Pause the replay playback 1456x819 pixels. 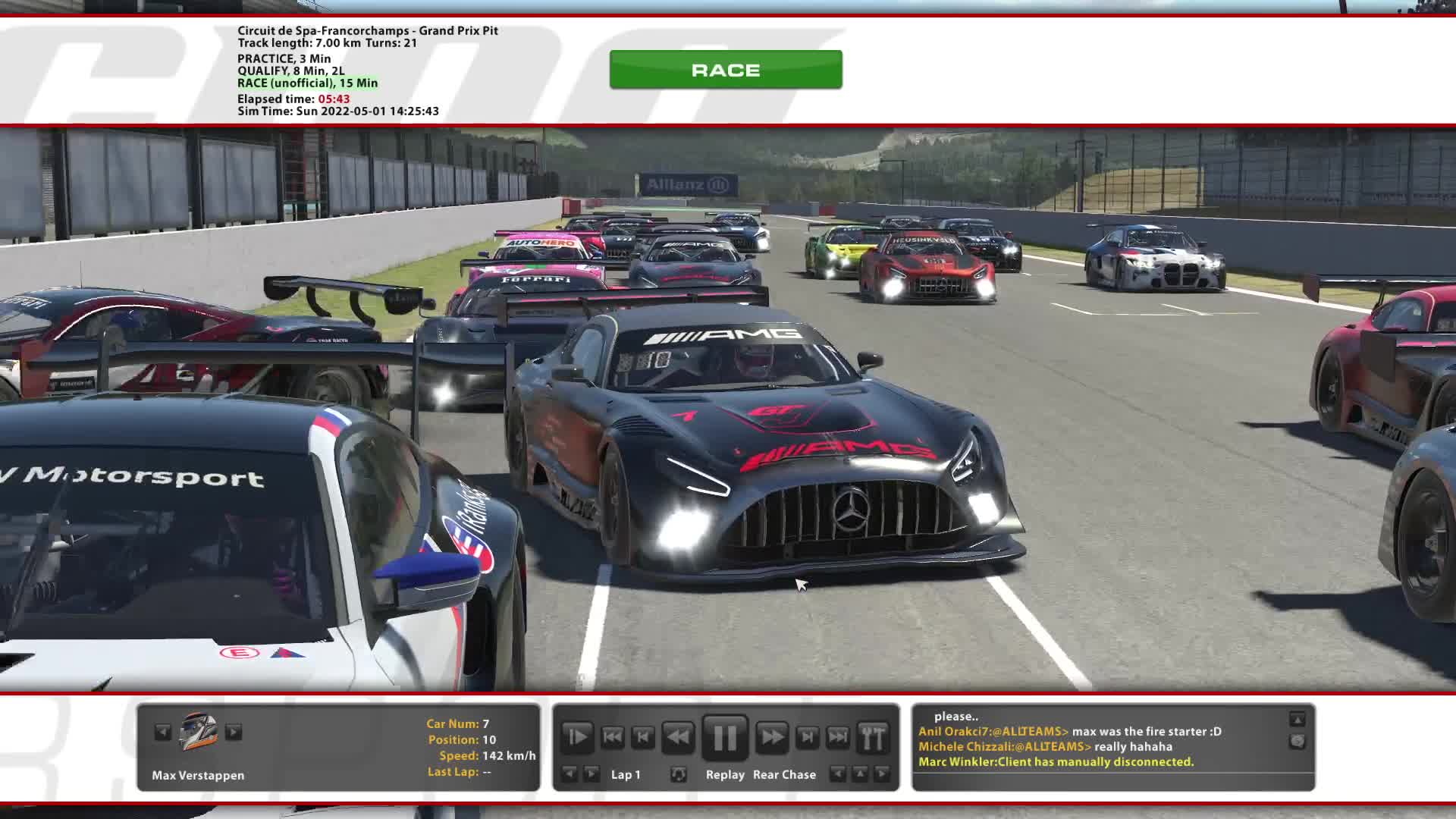[724, 737]
